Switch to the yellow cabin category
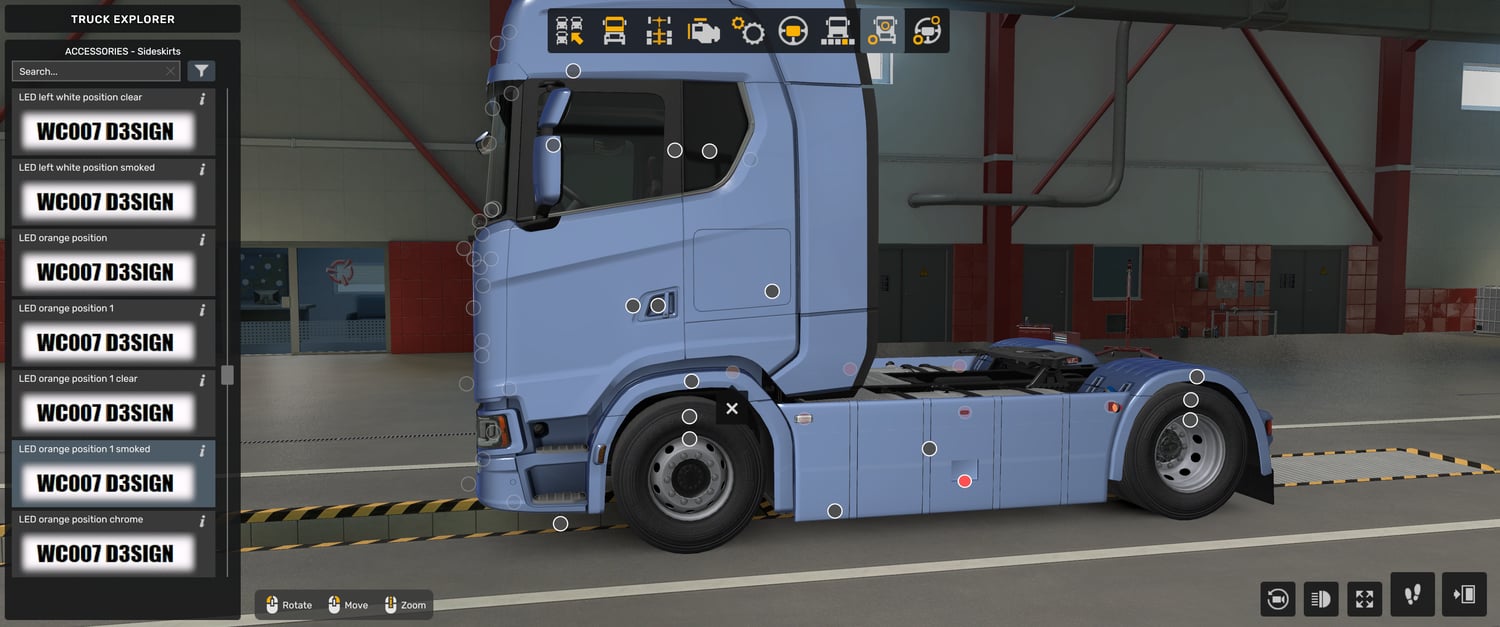 tap(614, 31)
